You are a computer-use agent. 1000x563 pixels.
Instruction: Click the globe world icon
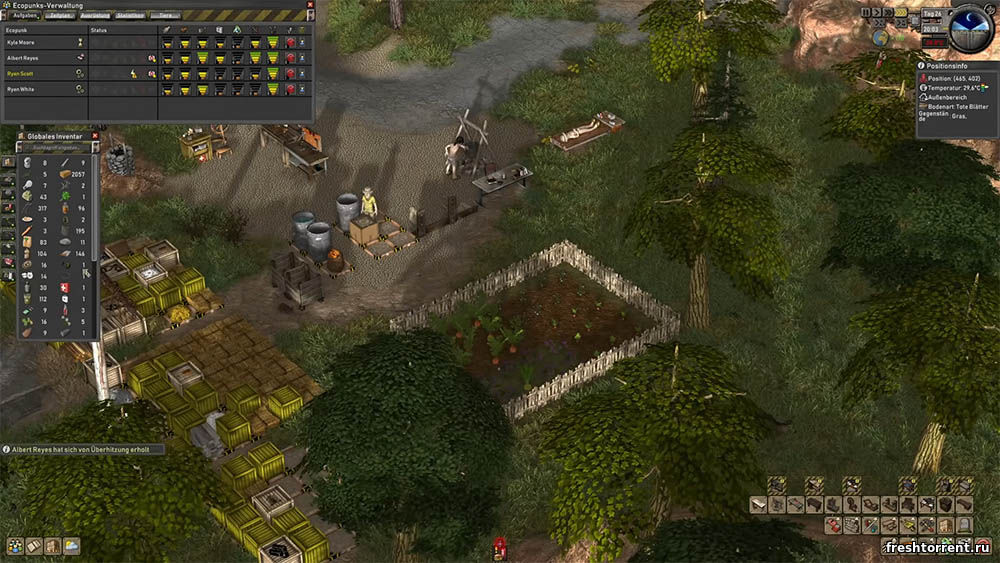pyautogui.click(x=880, y=38)
